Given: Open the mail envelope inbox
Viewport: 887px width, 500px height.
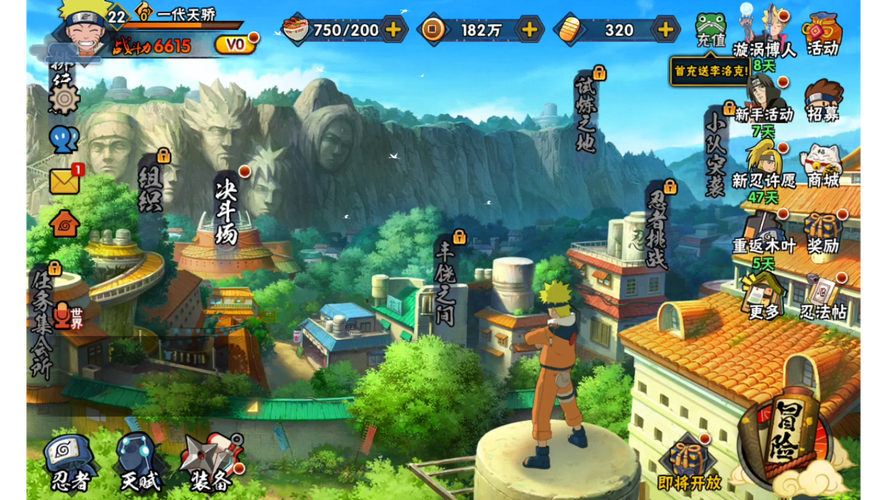Looking at the screenshot, I should point(64,181).
